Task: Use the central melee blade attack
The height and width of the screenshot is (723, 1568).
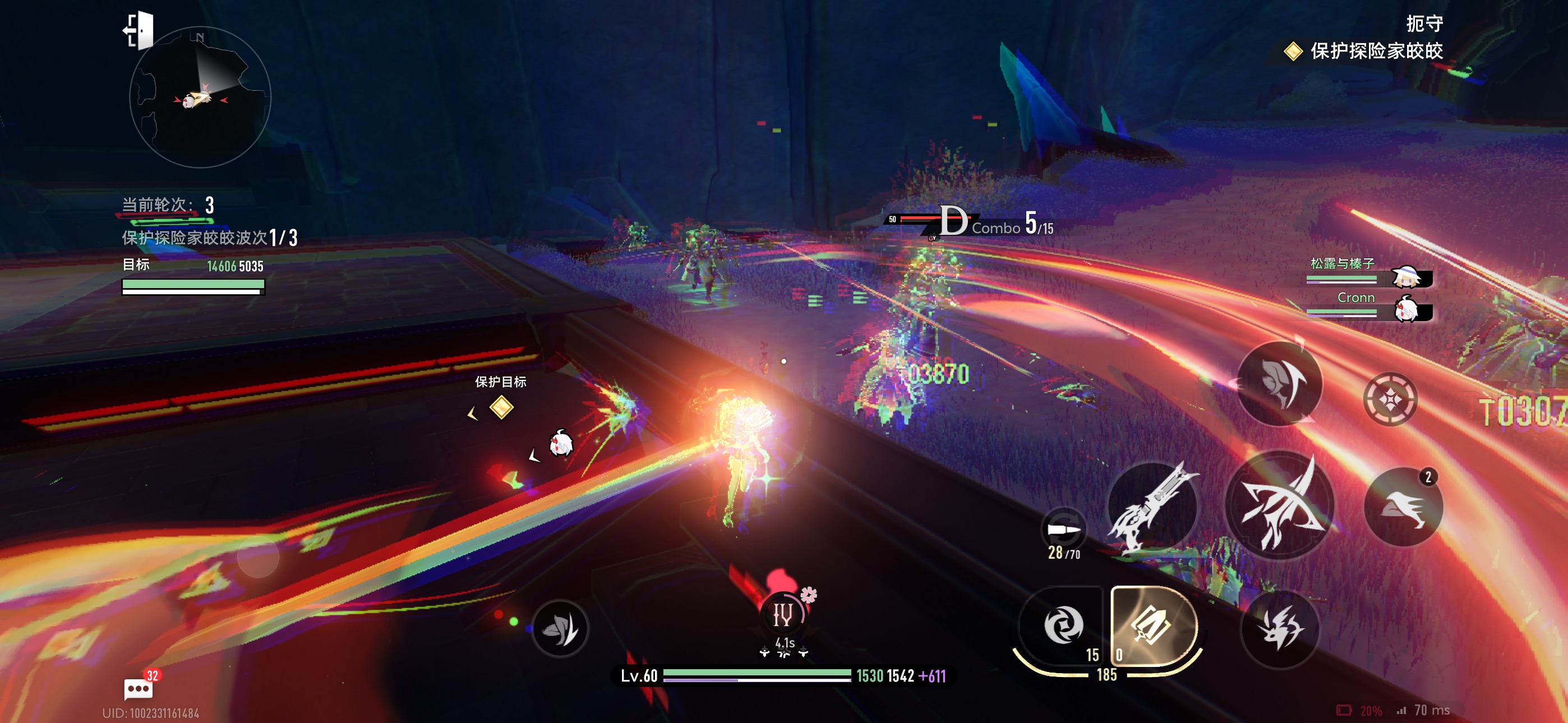Action: [x=1278, y=506]
